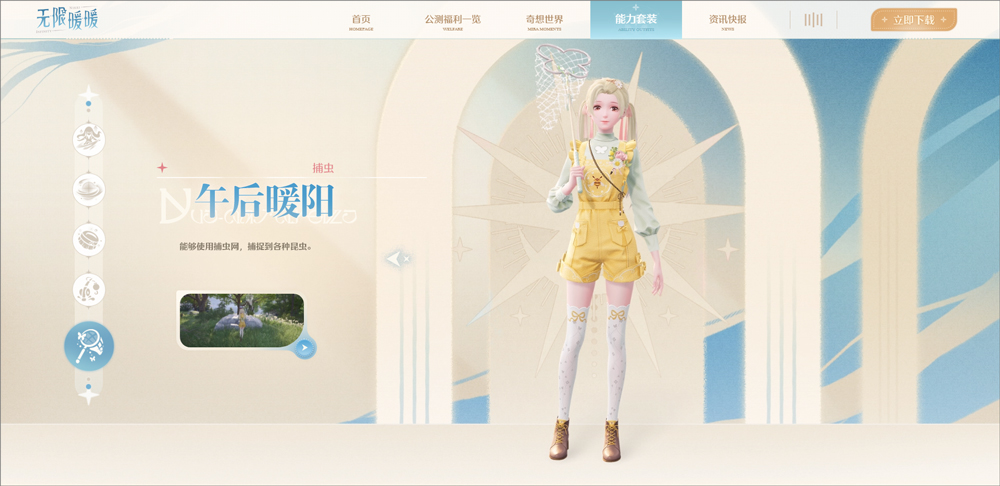Image resolution: width=1000 pixels, height=486 pixels.
Task: Select the fourth outfit icon above the bug net
Action: coord(89,290)
